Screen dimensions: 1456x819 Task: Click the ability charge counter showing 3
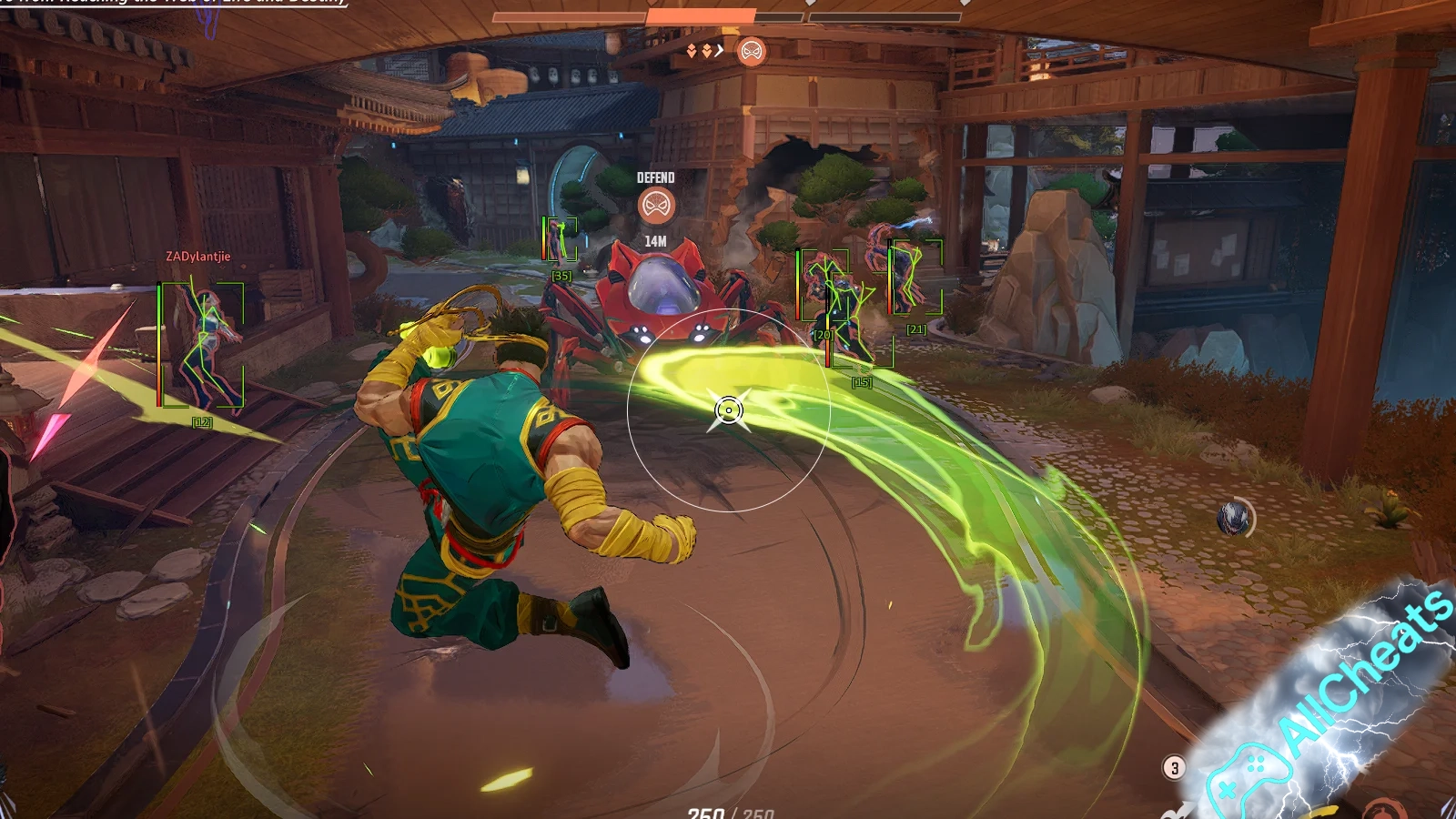click(1174, 768)
